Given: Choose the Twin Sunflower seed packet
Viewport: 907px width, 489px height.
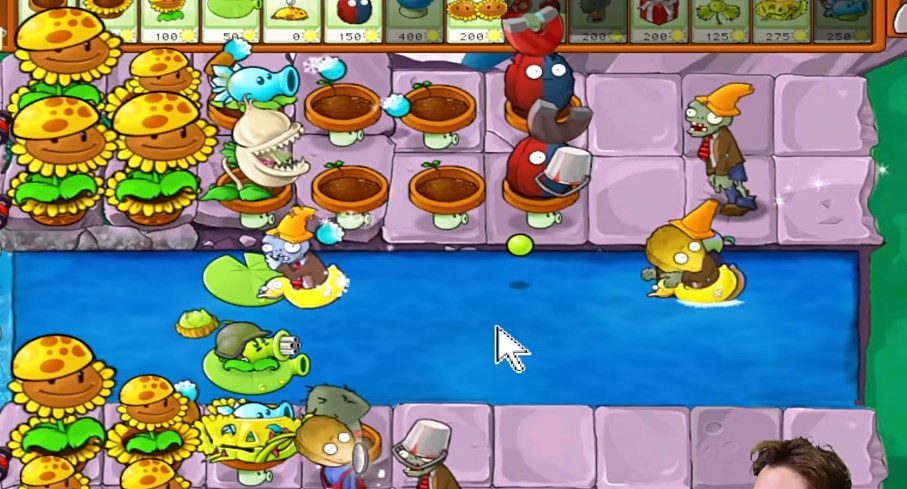Looking at the screenshot, I should [476, 20].
